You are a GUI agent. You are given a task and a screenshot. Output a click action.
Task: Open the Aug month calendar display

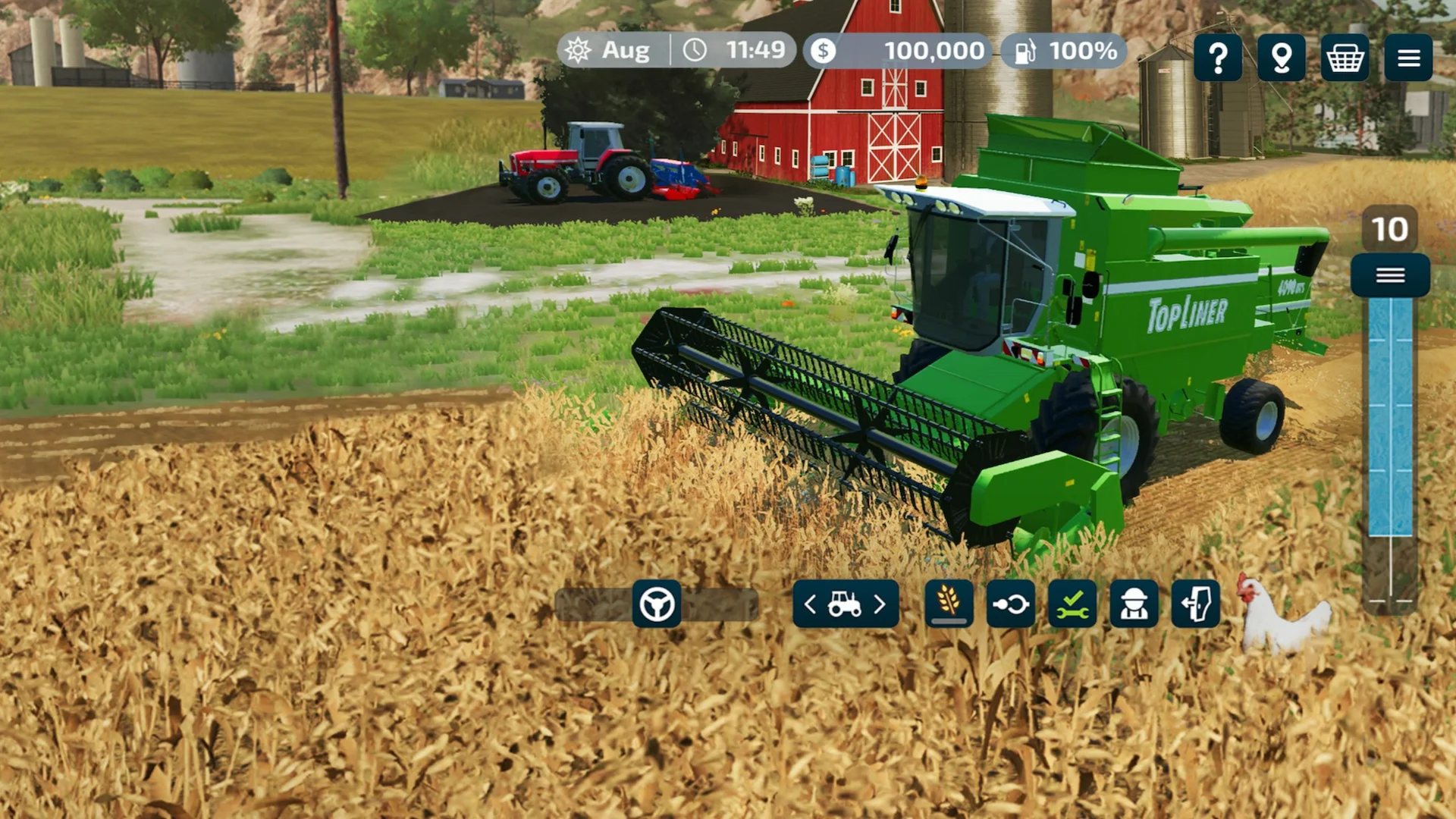[x=614, y=51]
